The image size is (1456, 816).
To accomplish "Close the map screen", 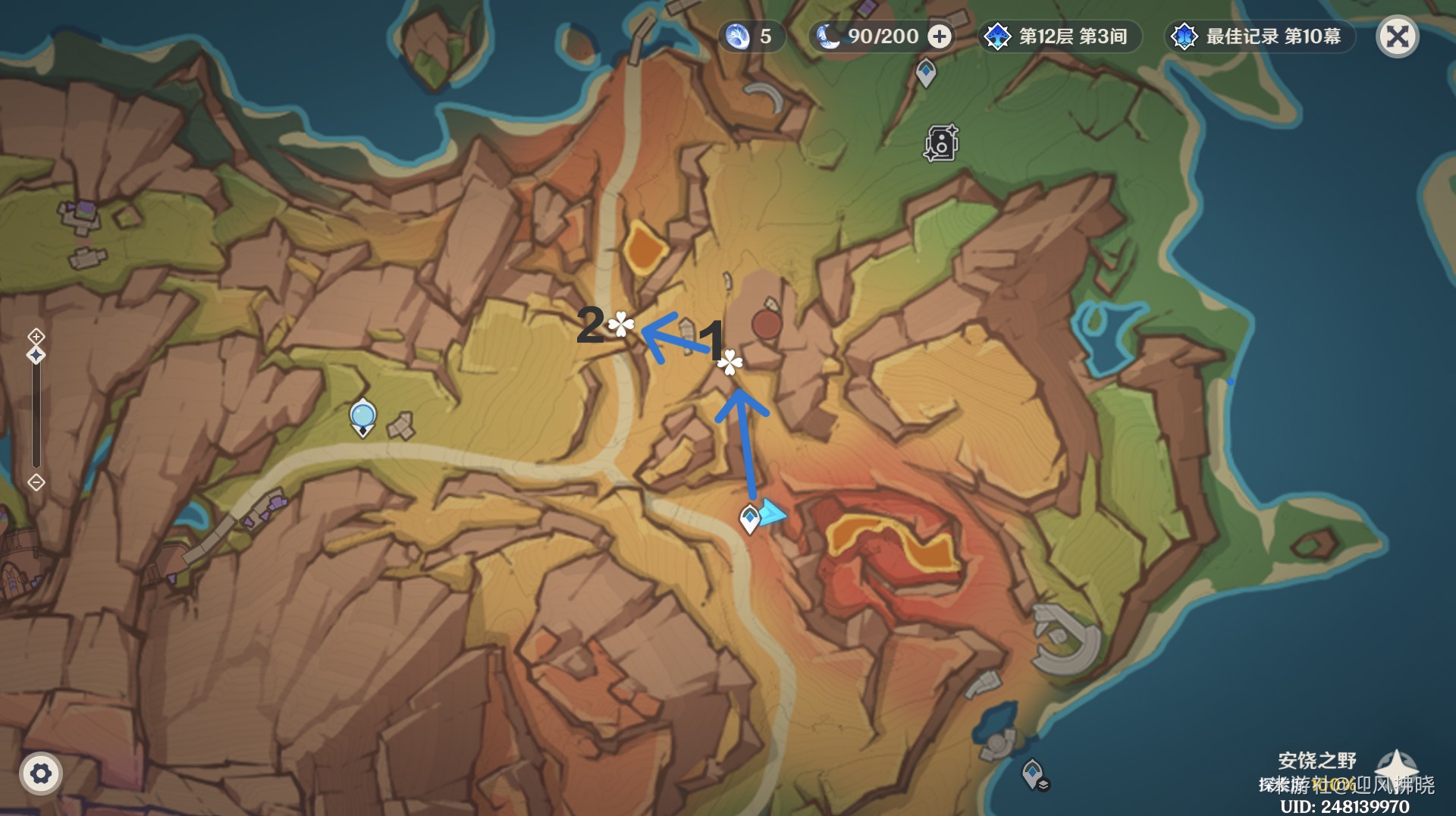I will (x=1397, y=36).
